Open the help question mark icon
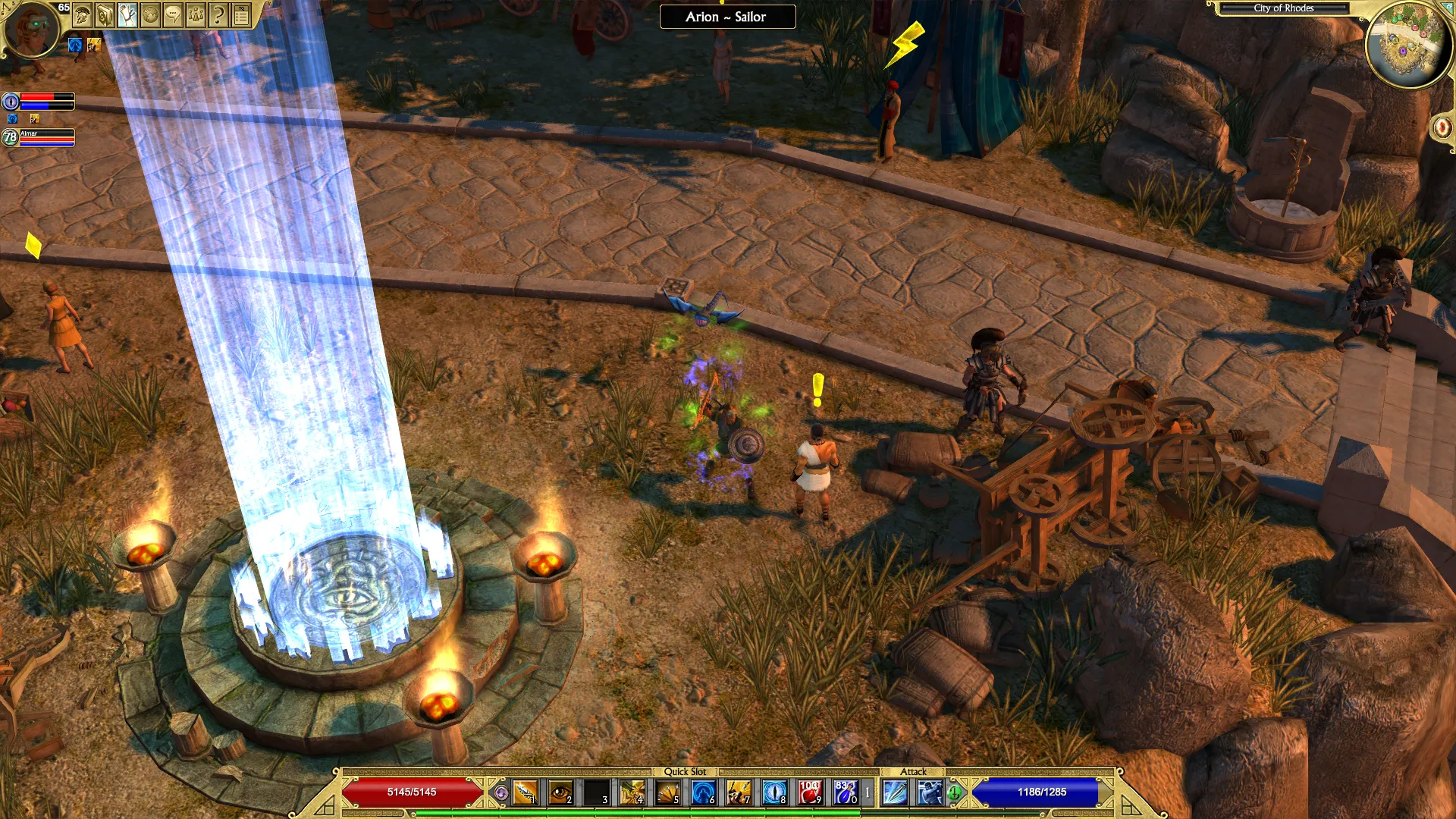The image size is (1456, 819). [x=218, y=14]
